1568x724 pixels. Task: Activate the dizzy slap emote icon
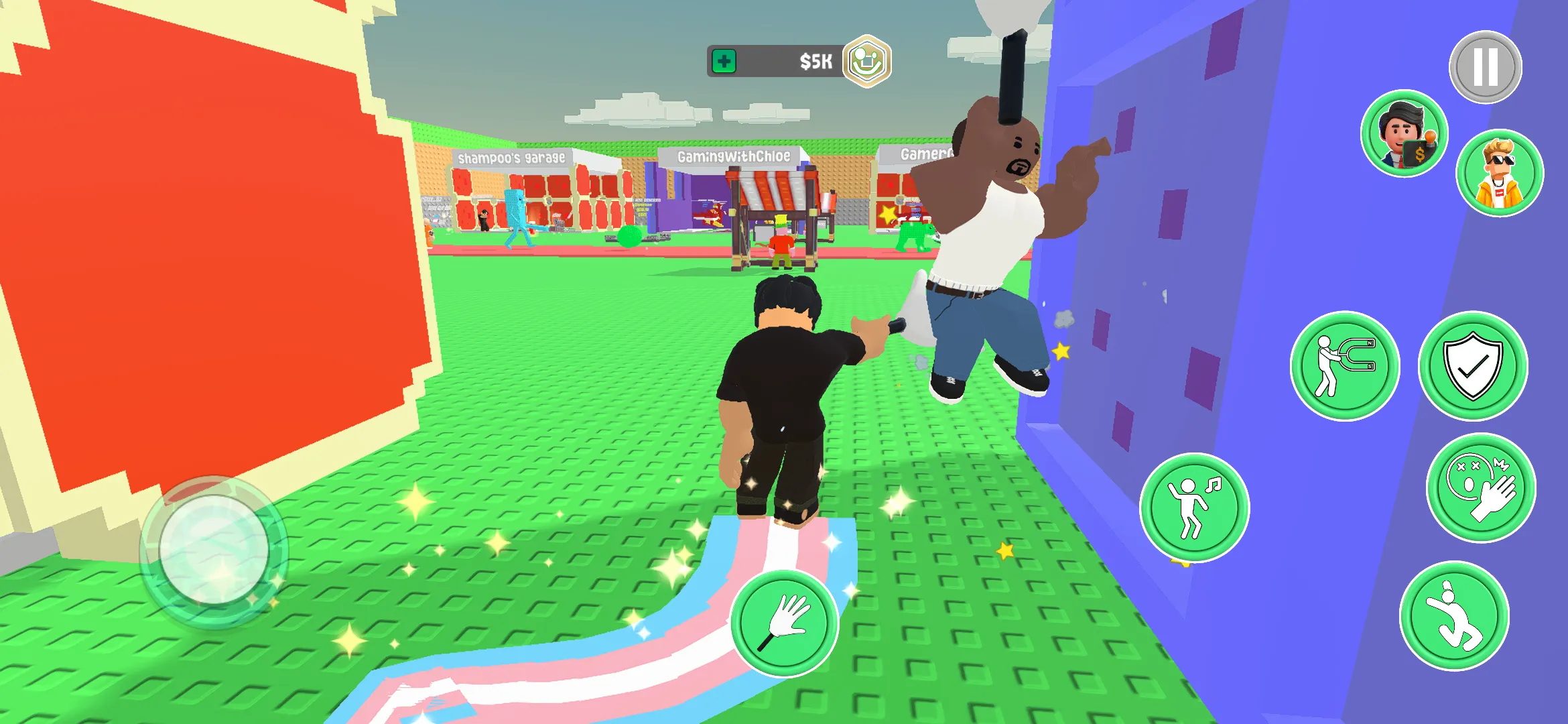tap(1480, 489)
